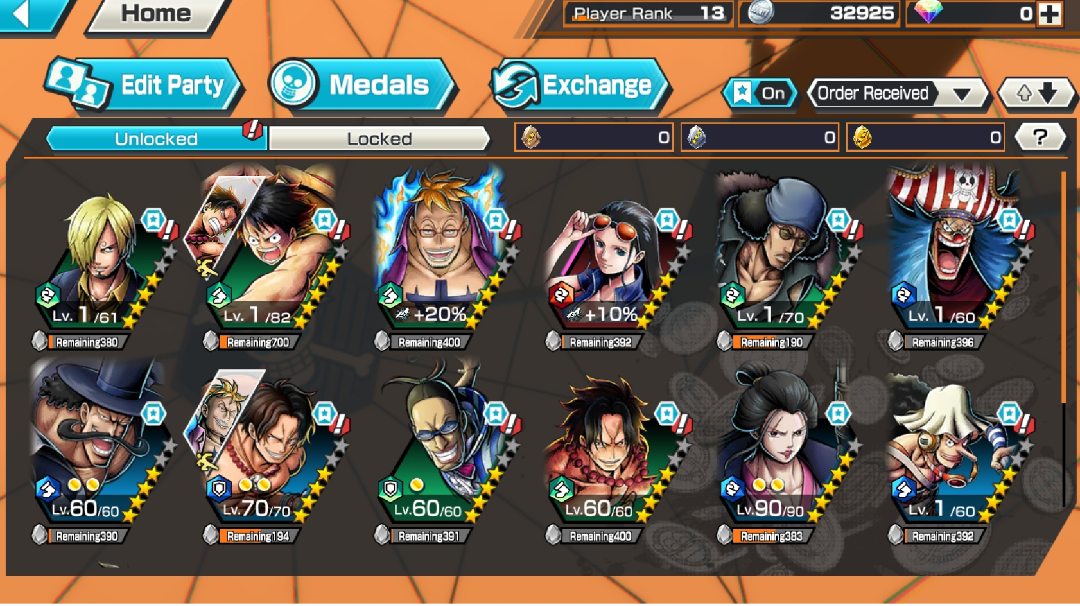Select the Unlocked tab
Screen dimensions: 1080x606
[156, 139]
